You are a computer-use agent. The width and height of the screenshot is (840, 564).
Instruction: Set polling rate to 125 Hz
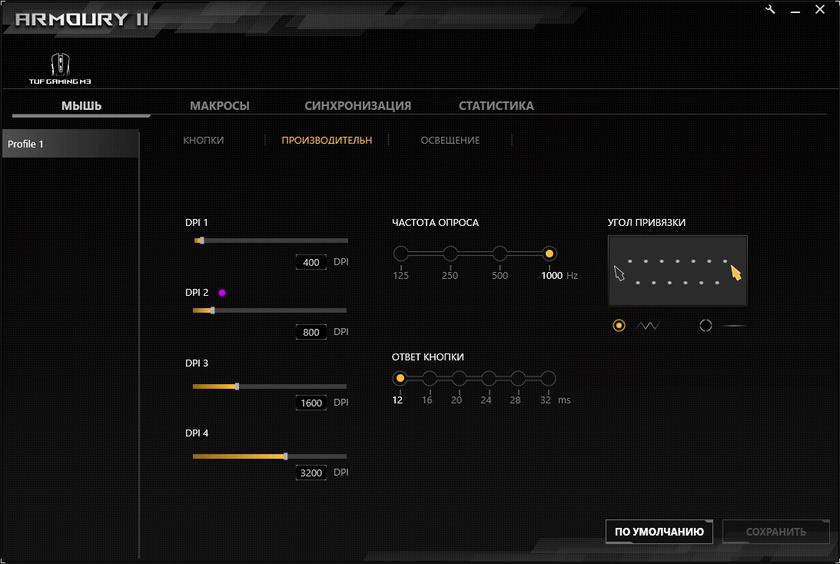click(401, 254)
